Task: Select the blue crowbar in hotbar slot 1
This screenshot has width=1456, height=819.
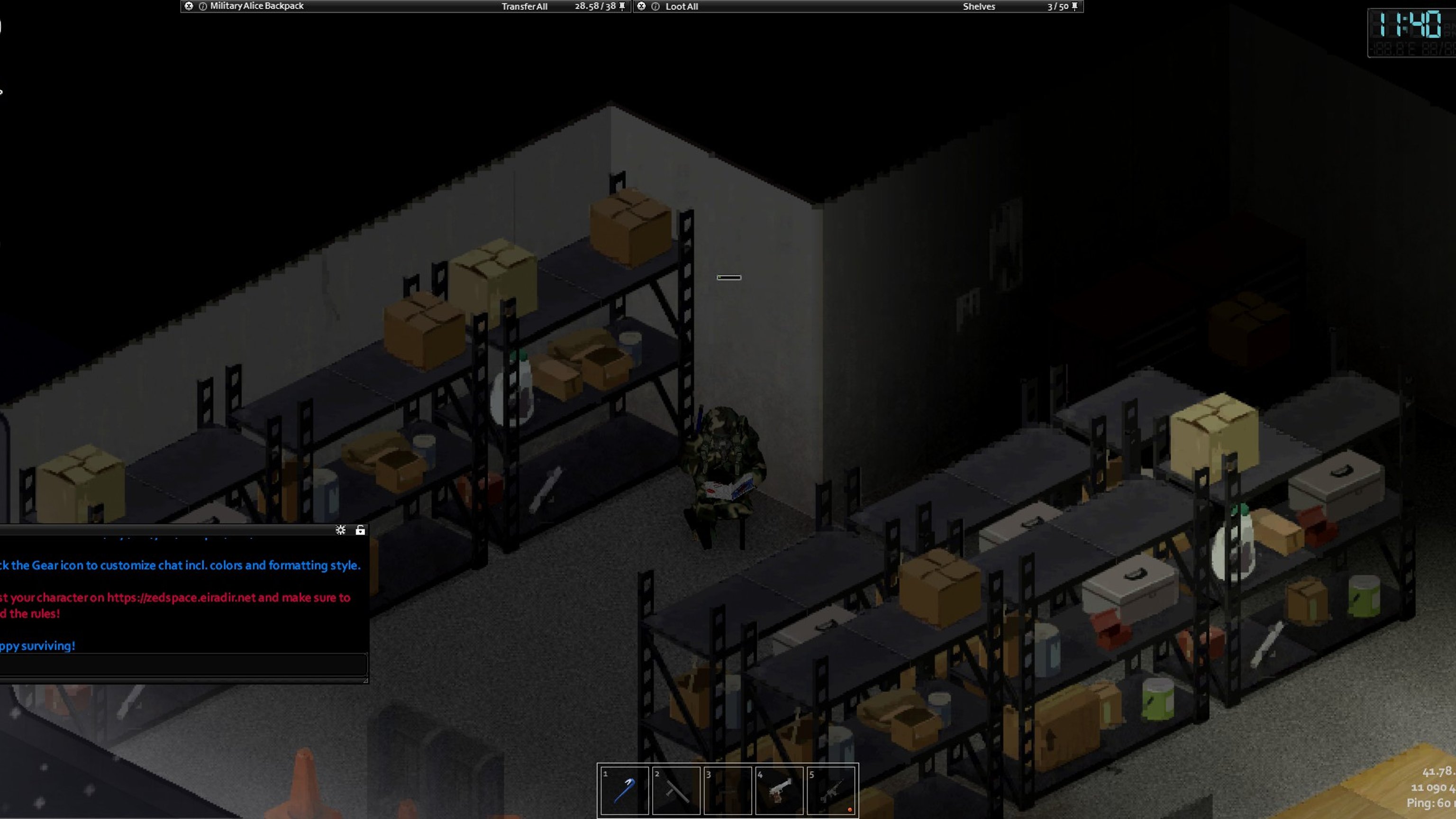Action: coord(624,790)
